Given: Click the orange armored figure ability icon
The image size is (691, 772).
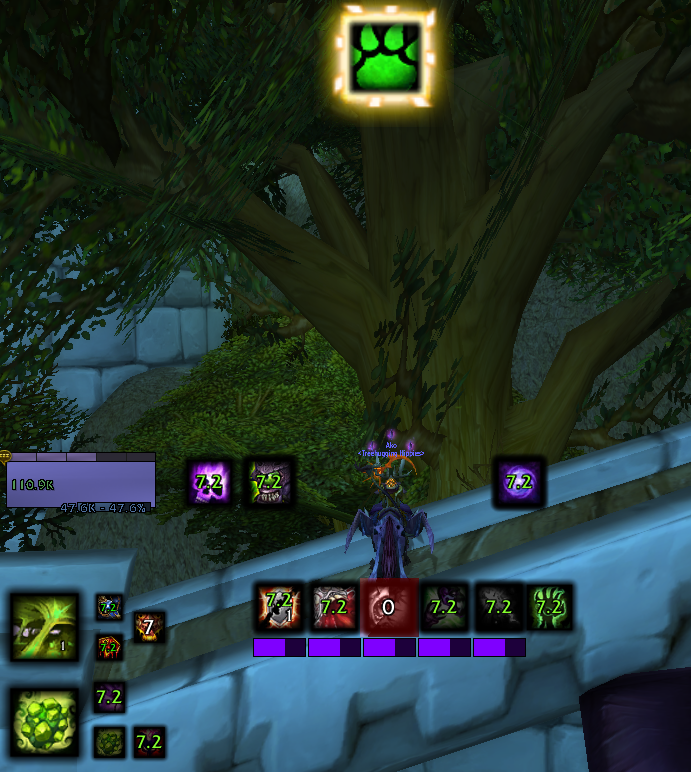Looking at the screenshot, I should click(279, 607).
